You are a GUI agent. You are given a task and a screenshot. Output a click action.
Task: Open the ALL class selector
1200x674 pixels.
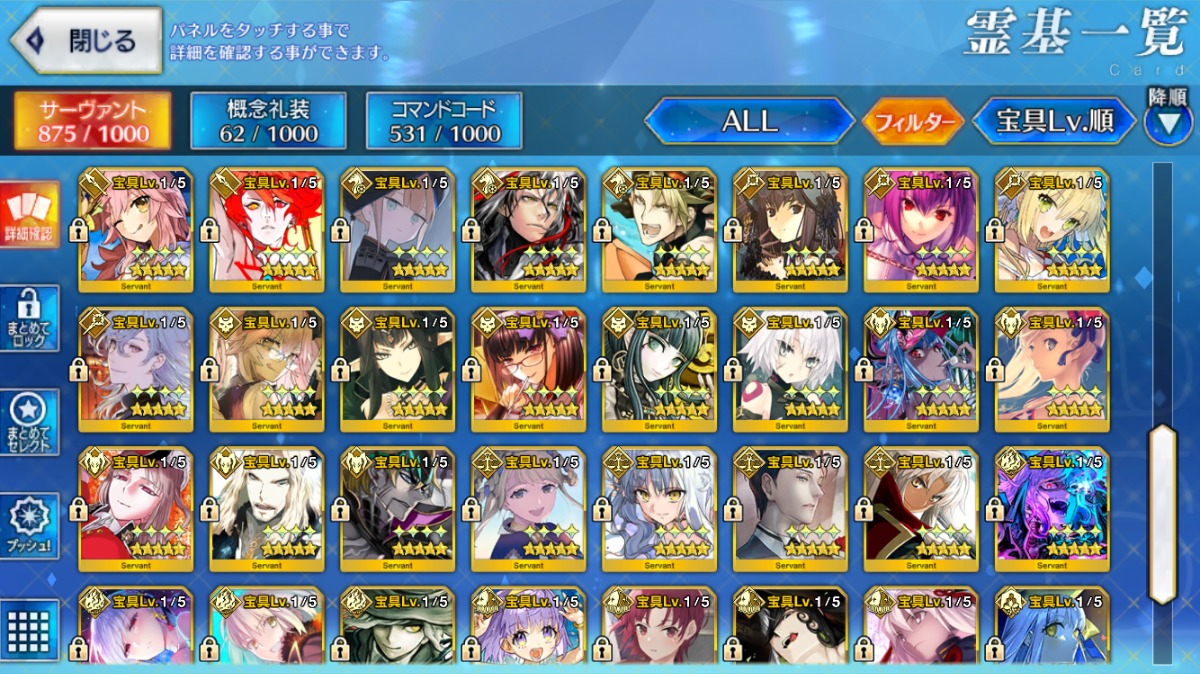pyautogui.click(x=749, y=122)
